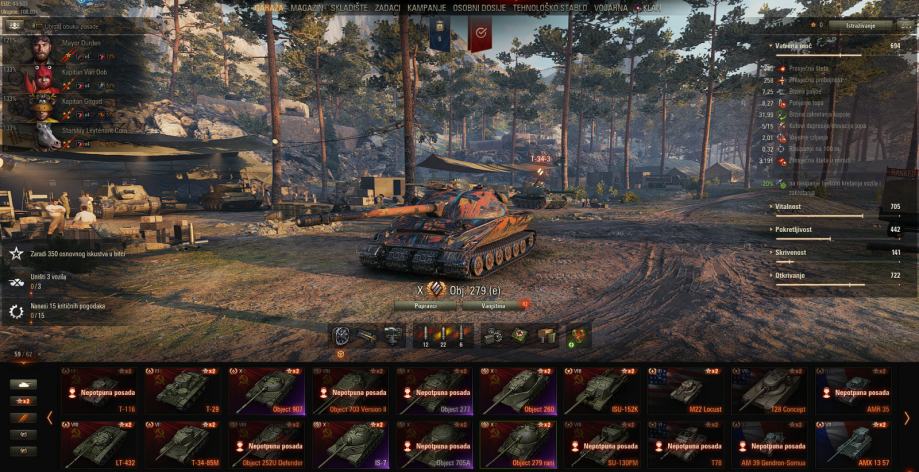Pick the IS-7 tank from carousel
This screenshot has width=919, height=472.
[x=350, y=444]
